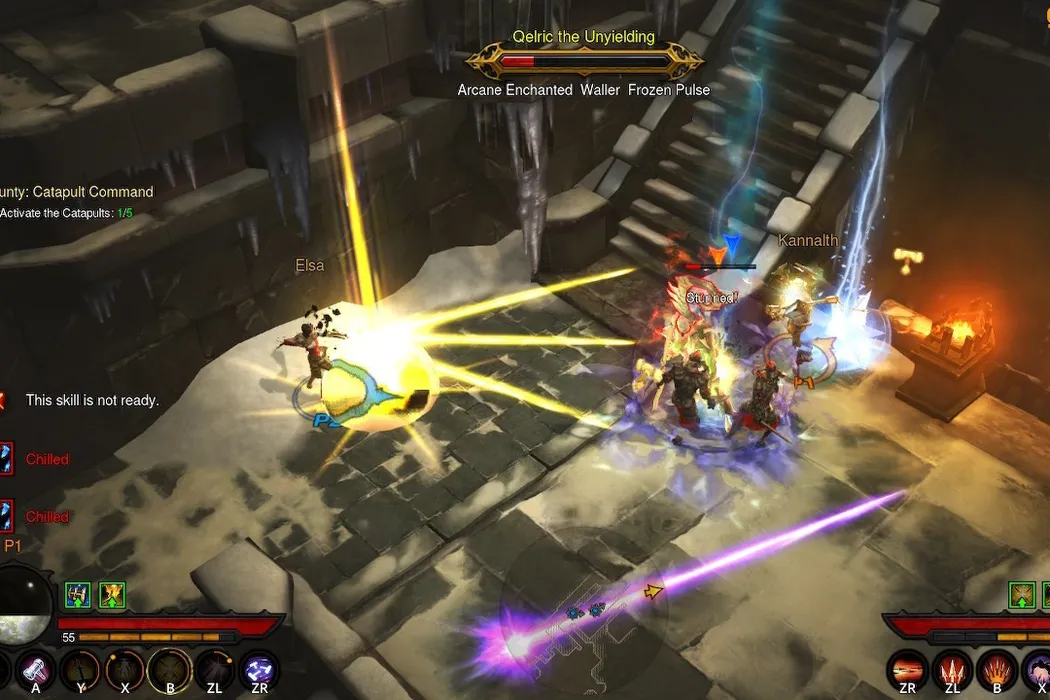1050x700 pixels.
Task: Activate the purple Blessed Hammer skill
Action: coord(33,669)
